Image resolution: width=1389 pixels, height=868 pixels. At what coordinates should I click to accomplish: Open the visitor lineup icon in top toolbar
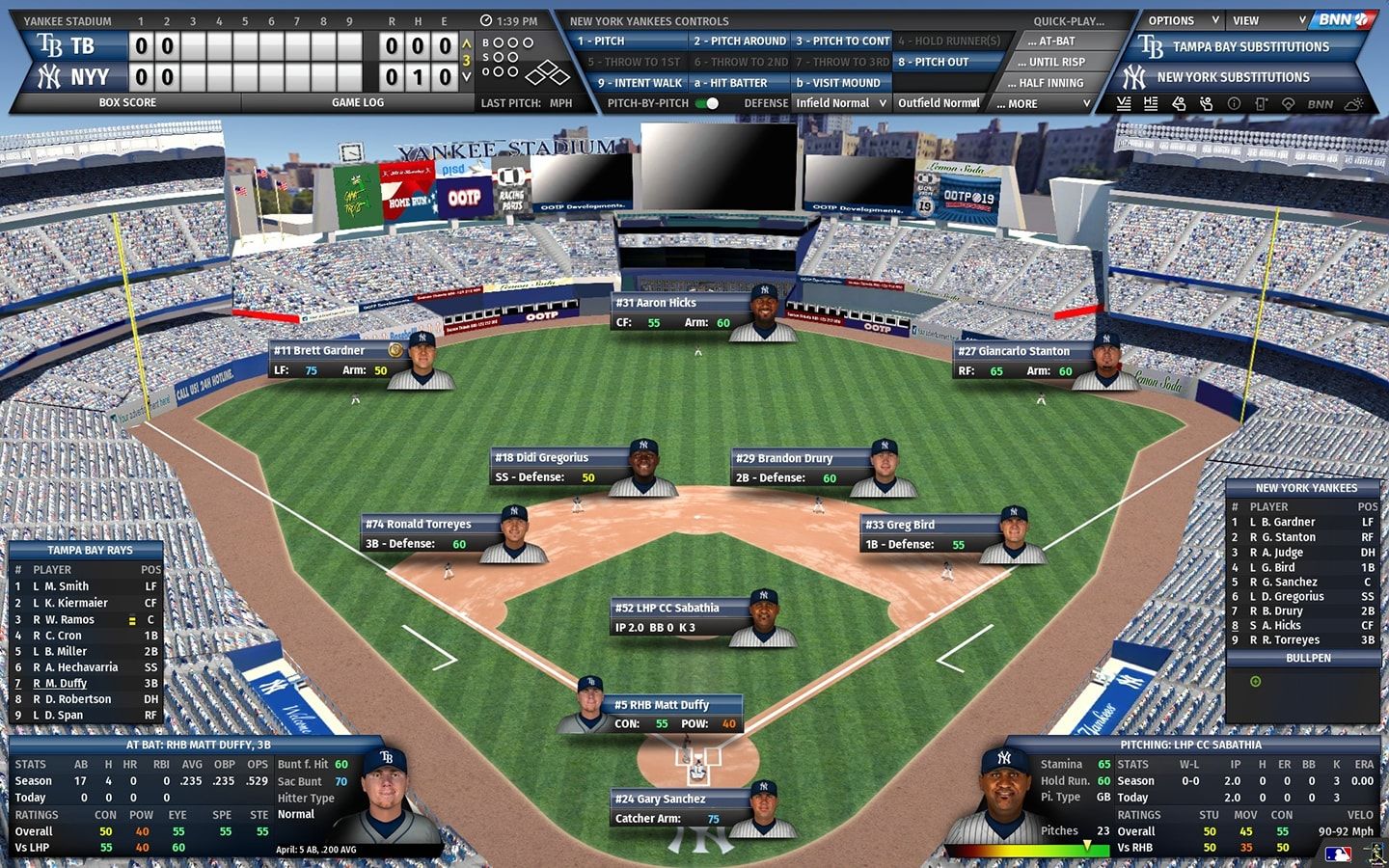pyautogui.click(x=1124, y=103)
